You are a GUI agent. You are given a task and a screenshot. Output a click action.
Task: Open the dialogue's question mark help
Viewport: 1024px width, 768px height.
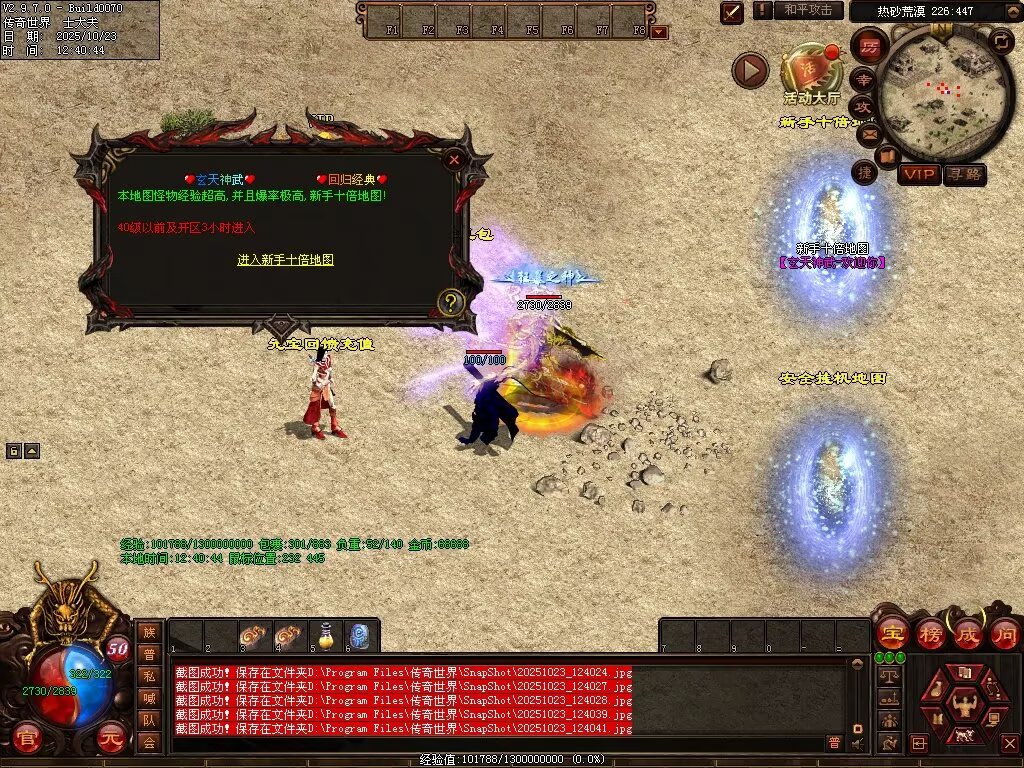pos(451,301)
